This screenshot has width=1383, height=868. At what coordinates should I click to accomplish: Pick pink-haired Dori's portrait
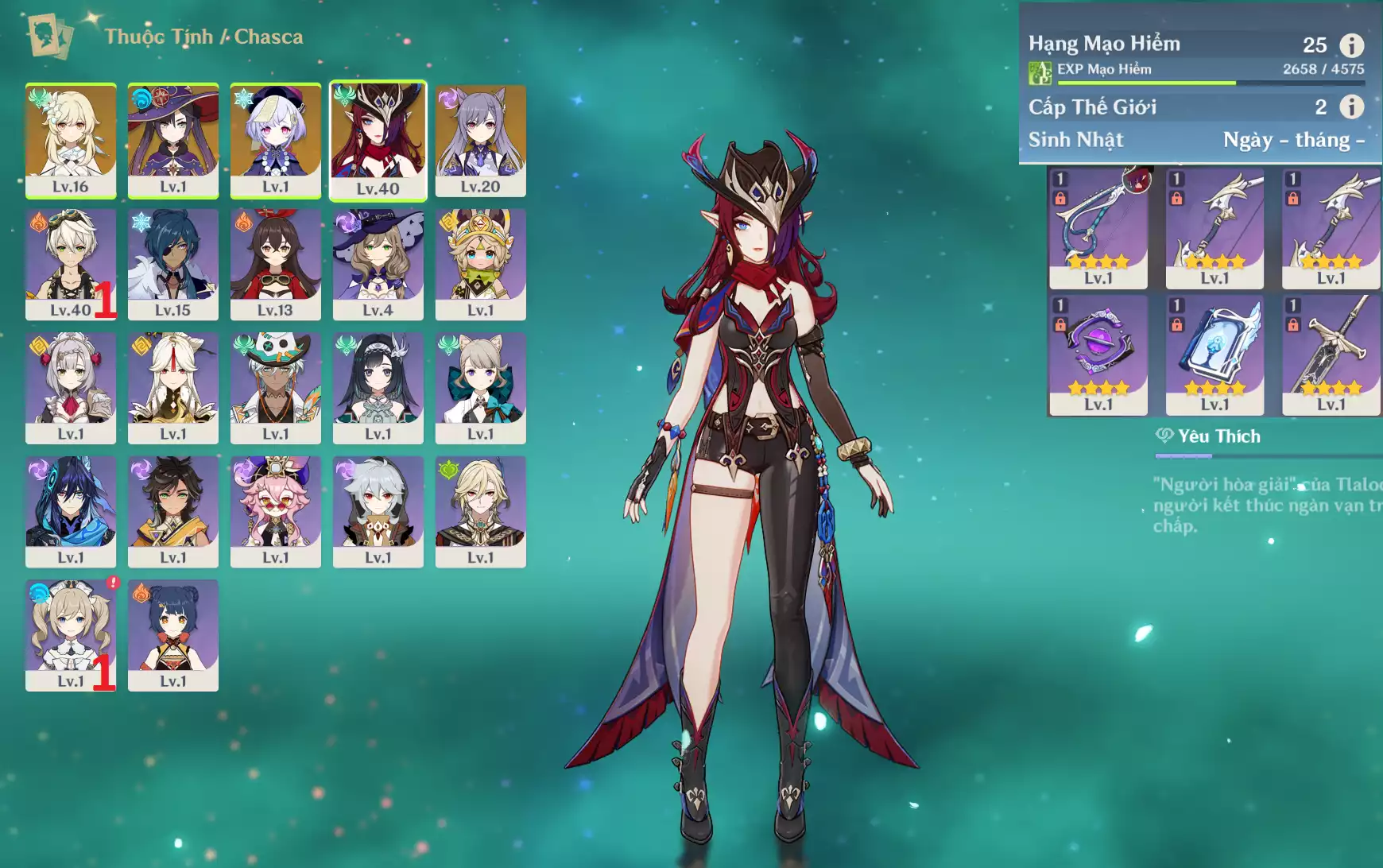click(276, 511)
